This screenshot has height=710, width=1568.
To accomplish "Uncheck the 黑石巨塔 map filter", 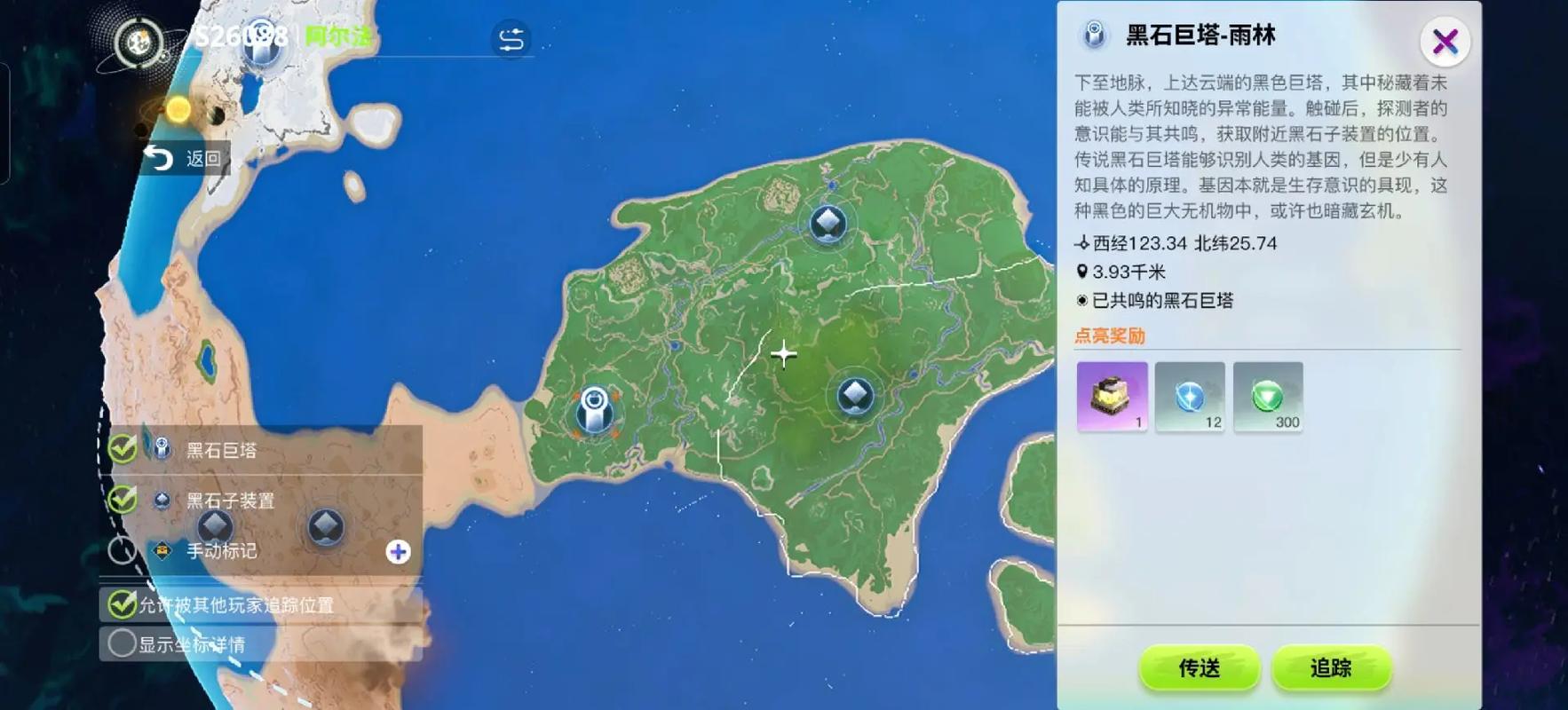I will [120, 450].
